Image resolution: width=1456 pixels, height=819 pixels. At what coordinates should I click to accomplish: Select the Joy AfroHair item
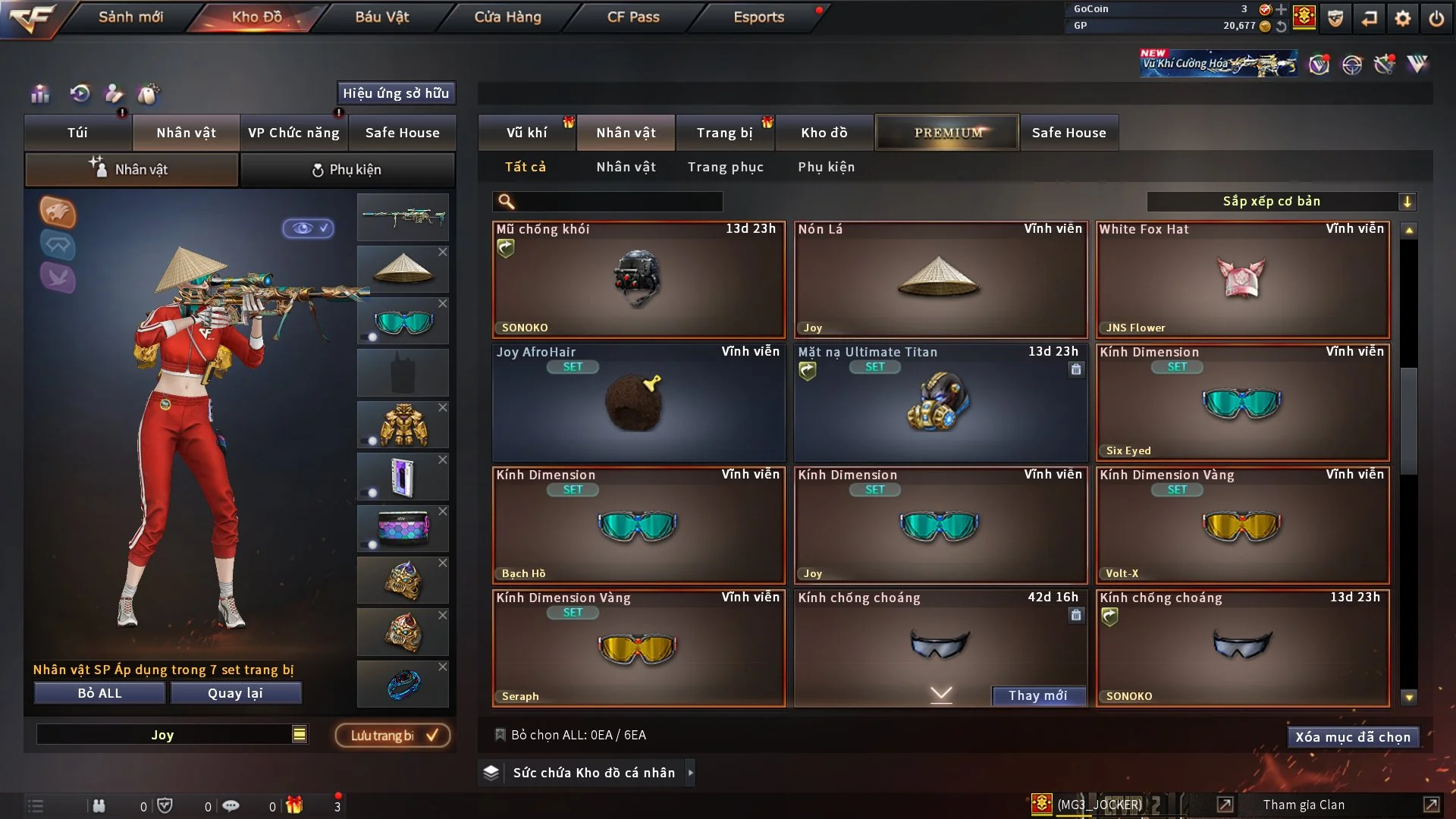(639, 402)
